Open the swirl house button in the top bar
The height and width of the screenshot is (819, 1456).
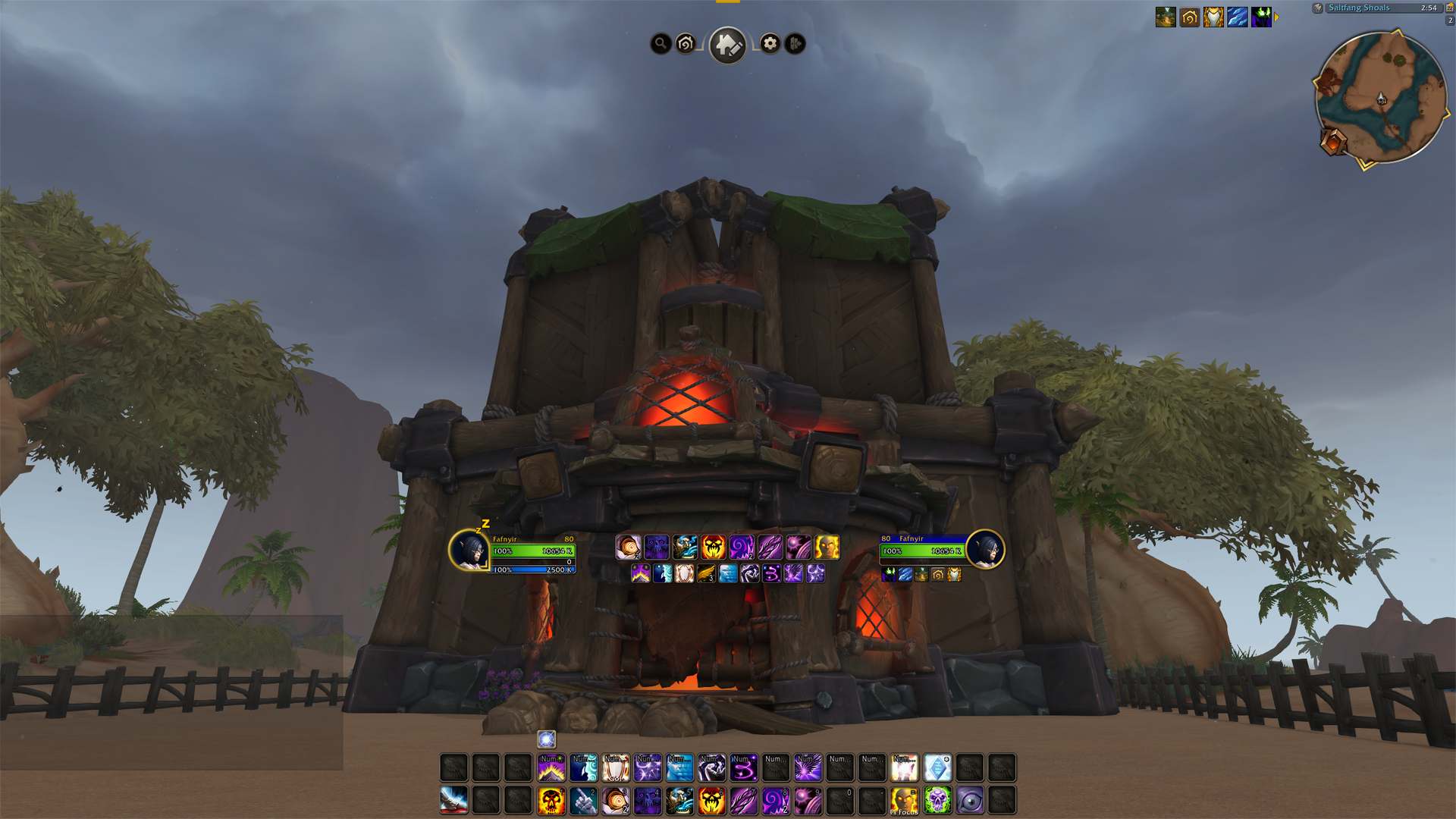tap(686, 44)
